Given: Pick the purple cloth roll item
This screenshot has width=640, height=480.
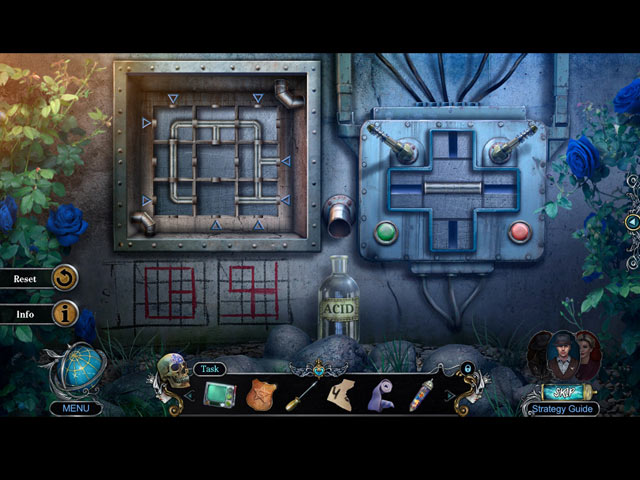Looking at the screenshot, I should click(382, 394).
